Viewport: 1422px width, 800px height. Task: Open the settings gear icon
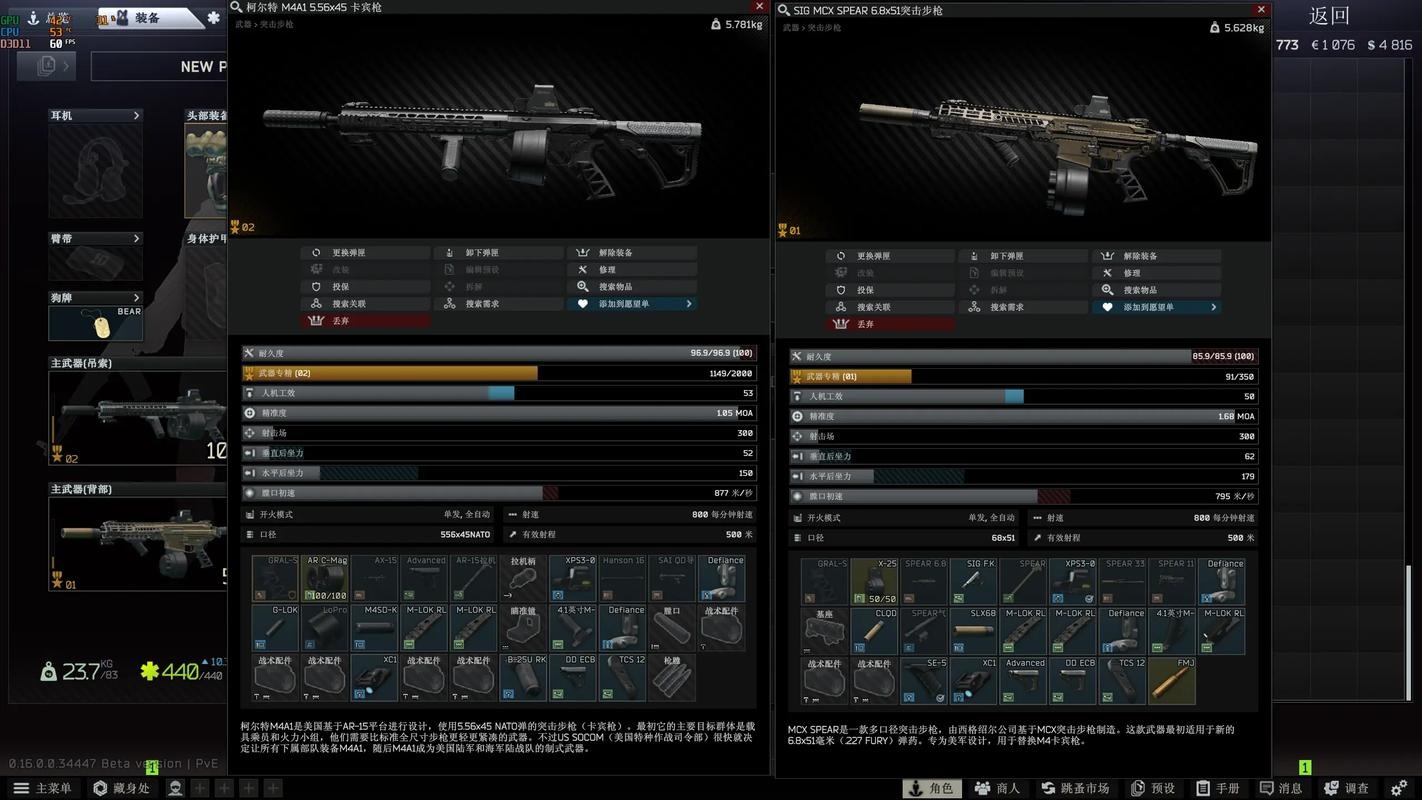tap(1399, 788)
